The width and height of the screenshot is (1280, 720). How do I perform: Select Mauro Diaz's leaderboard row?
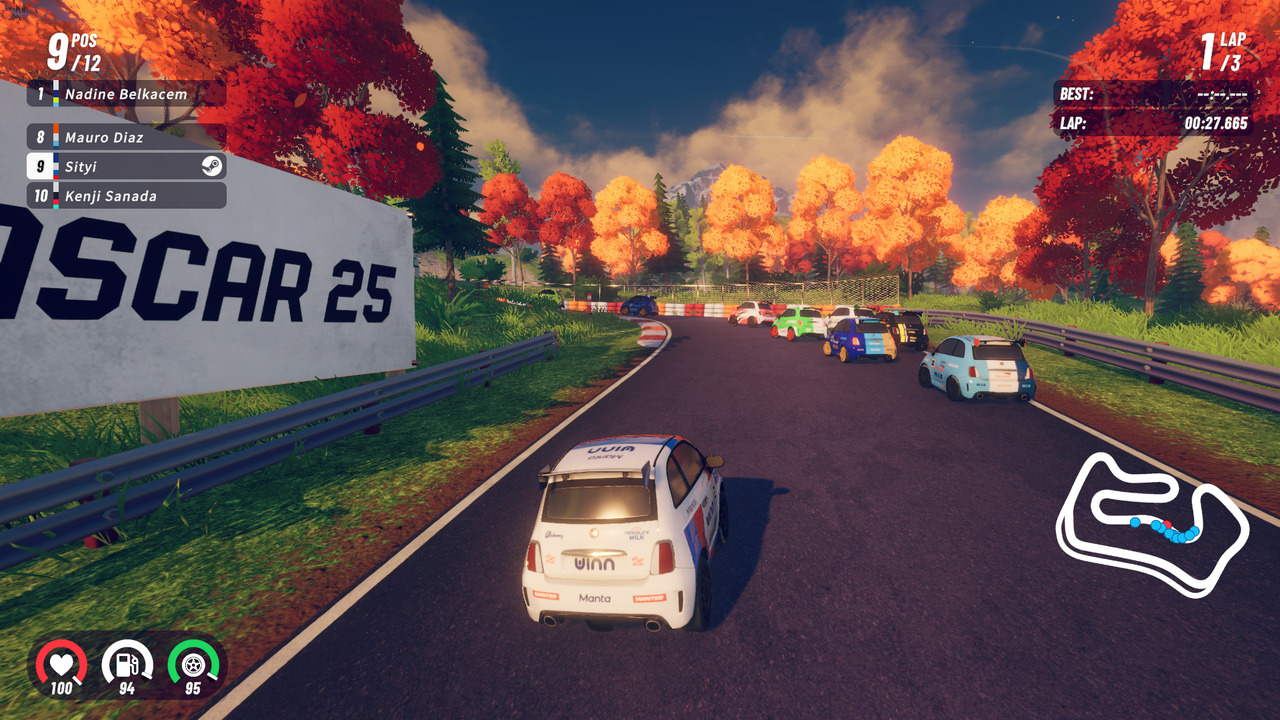coord(126,137)
